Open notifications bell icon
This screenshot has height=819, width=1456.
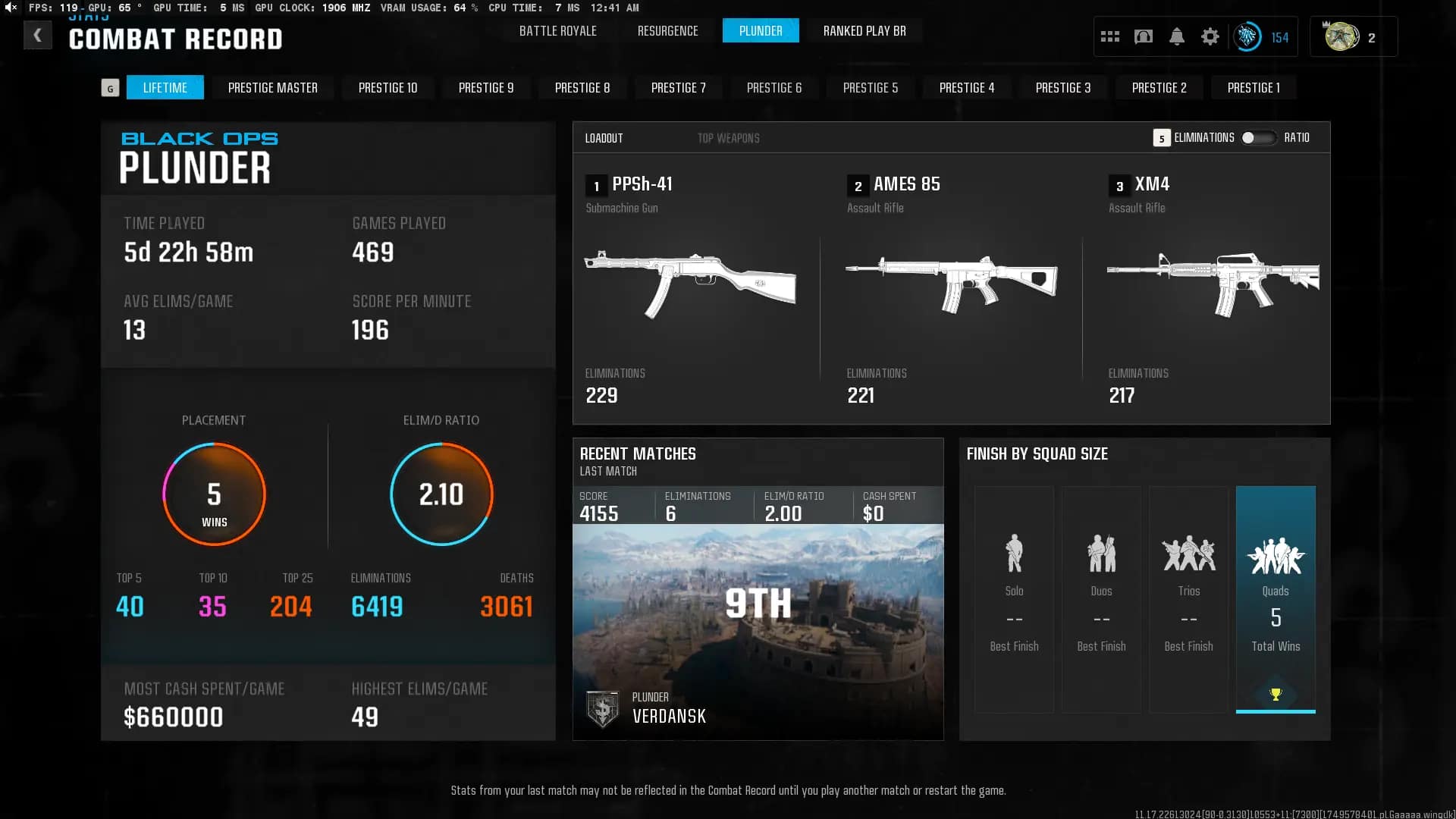tap(1176, 36)
